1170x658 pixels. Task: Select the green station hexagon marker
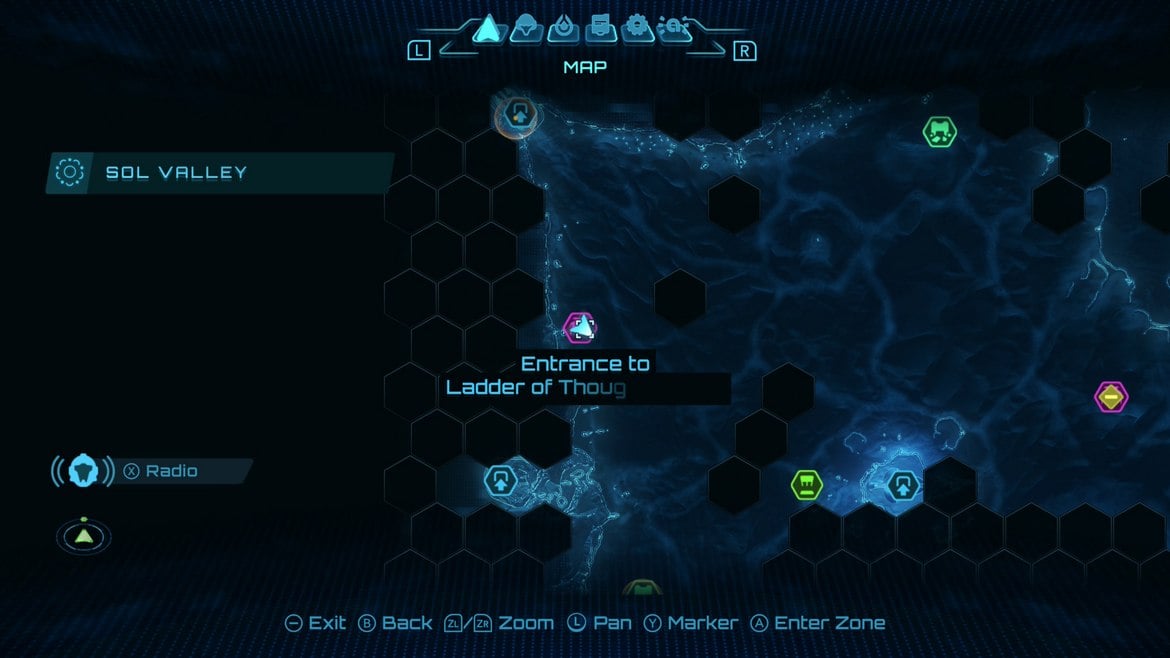(807, 485)
